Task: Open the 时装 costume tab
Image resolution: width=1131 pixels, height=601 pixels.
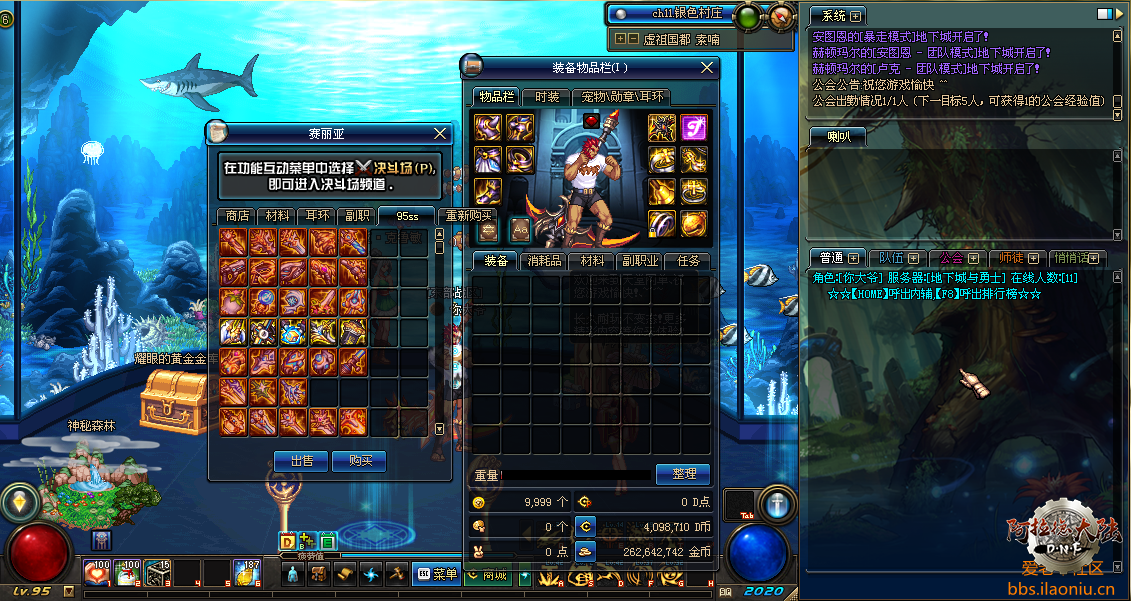Action: point(547,97)
